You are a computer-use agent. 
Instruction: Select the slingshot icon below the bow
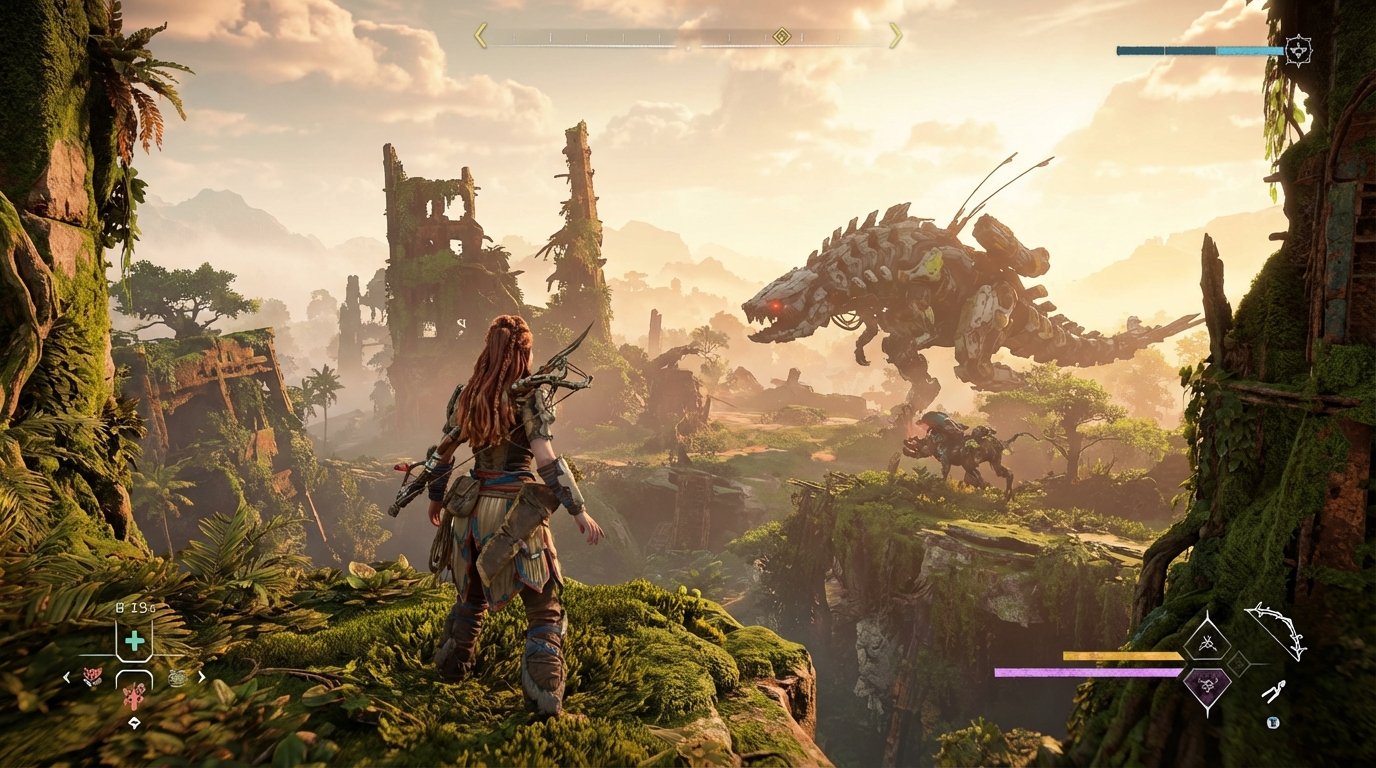[x=1273, y=691]
